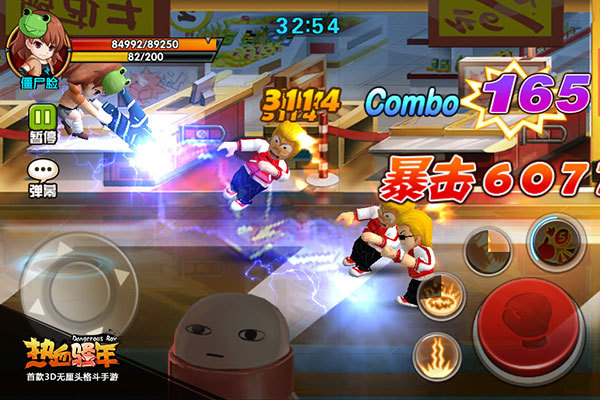Pause the game with the green 暂停 button
The width and height of the screenshot is (600, 400).
pyautogui.click(x=43, y=119)
